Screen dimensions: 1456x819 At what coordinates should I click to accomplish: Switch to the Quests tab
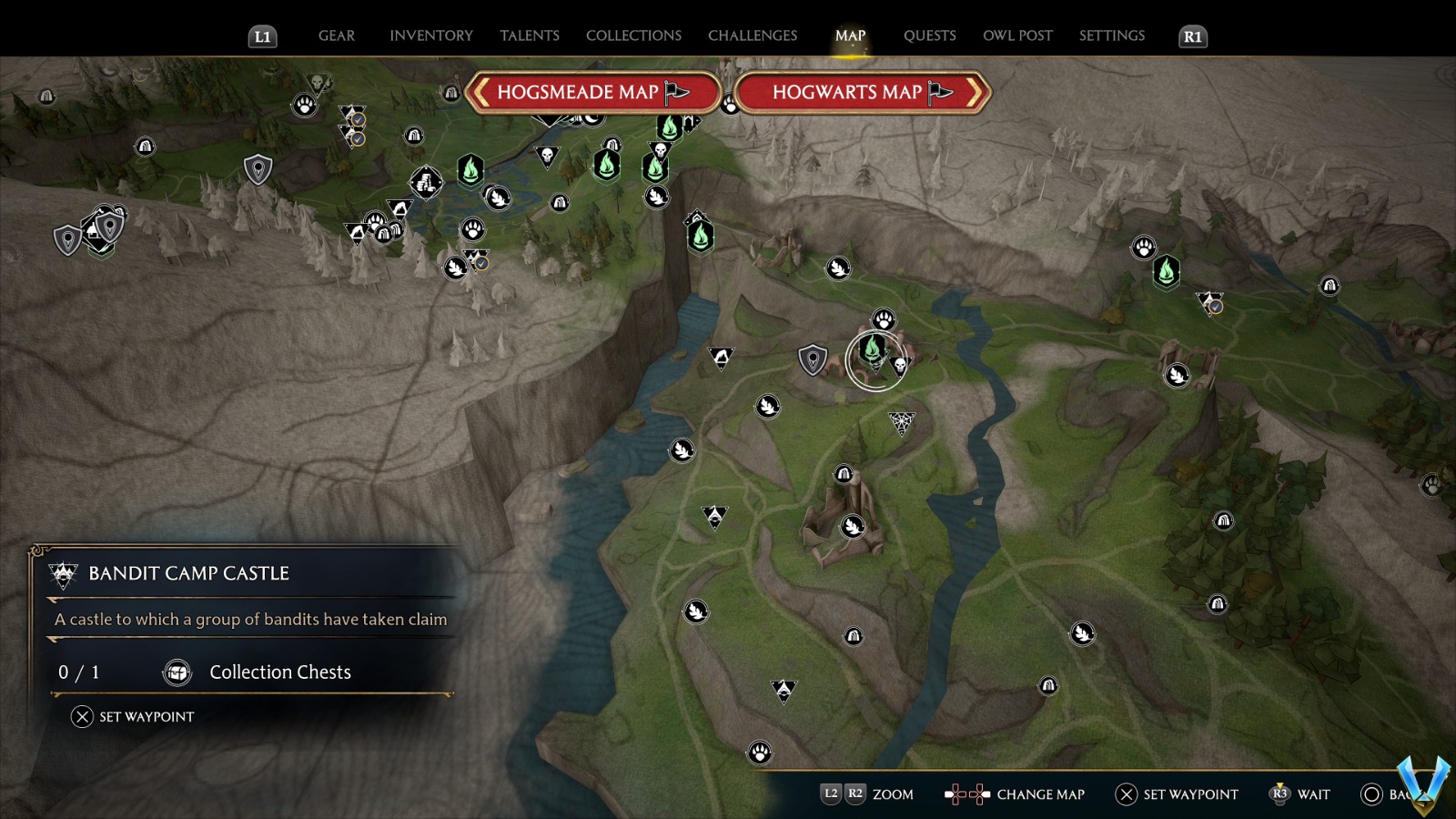coord(929,35)
